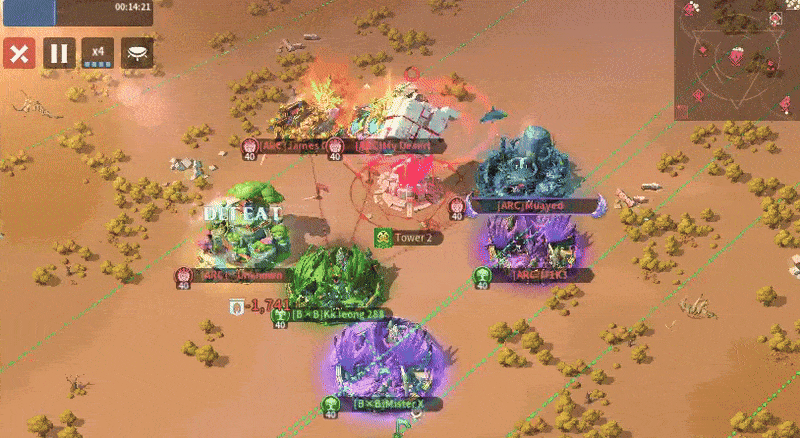
Task: Close the battle replay with the red X
Action: pos(18,52)
